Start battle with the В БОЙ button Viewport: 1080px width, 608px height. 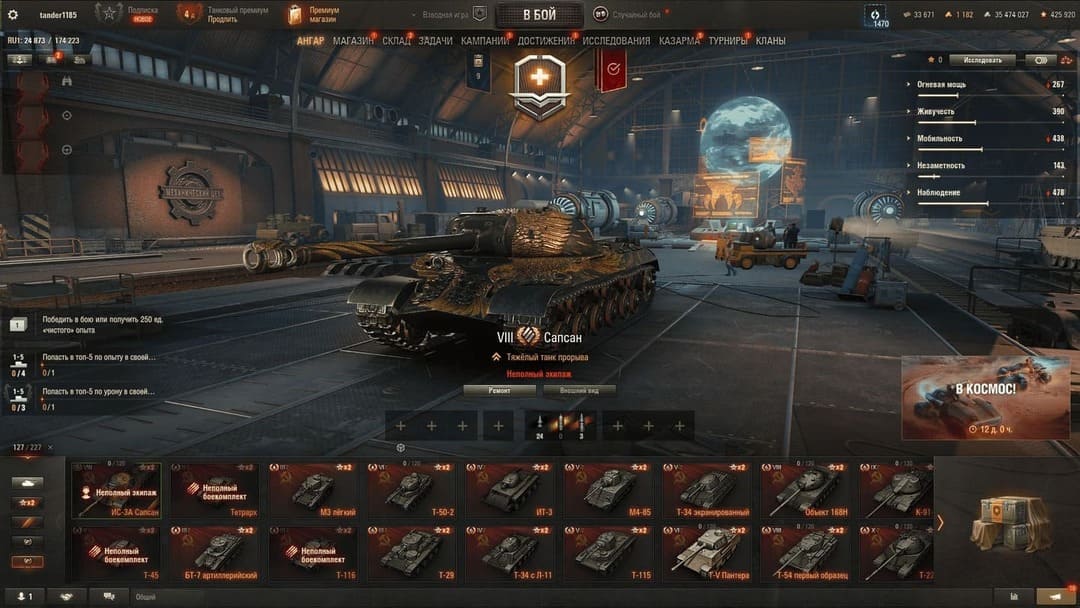tap(539, 15)
